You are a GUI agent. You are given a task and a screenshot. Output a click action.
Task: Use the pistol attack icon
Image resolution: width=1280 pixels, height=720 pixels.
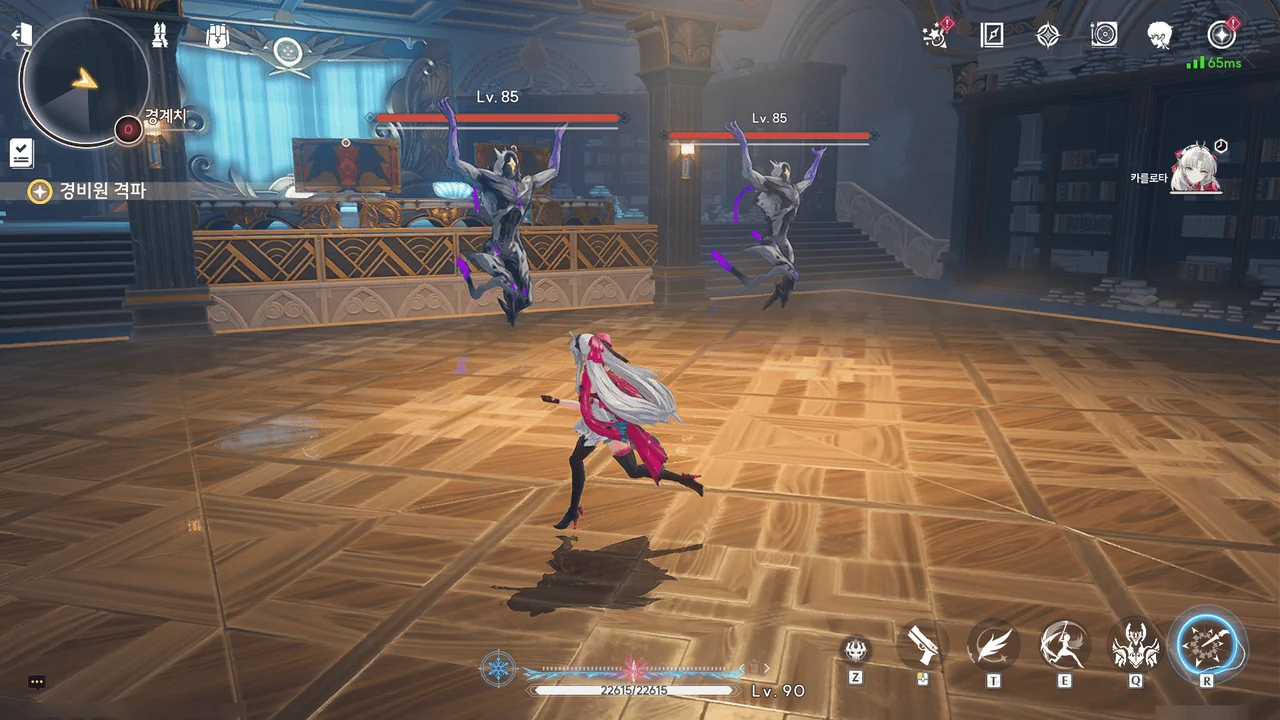(x=921, y=647)
